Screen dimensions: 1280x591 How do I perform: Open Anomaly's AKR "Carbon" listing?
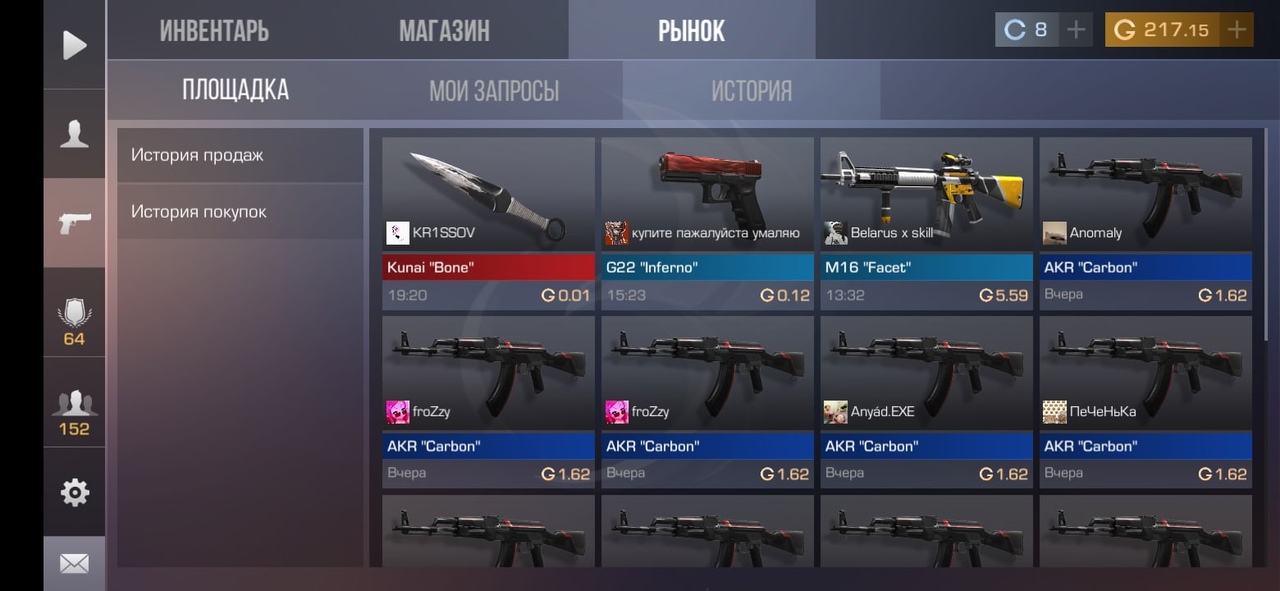click(x=1145, y=222)
